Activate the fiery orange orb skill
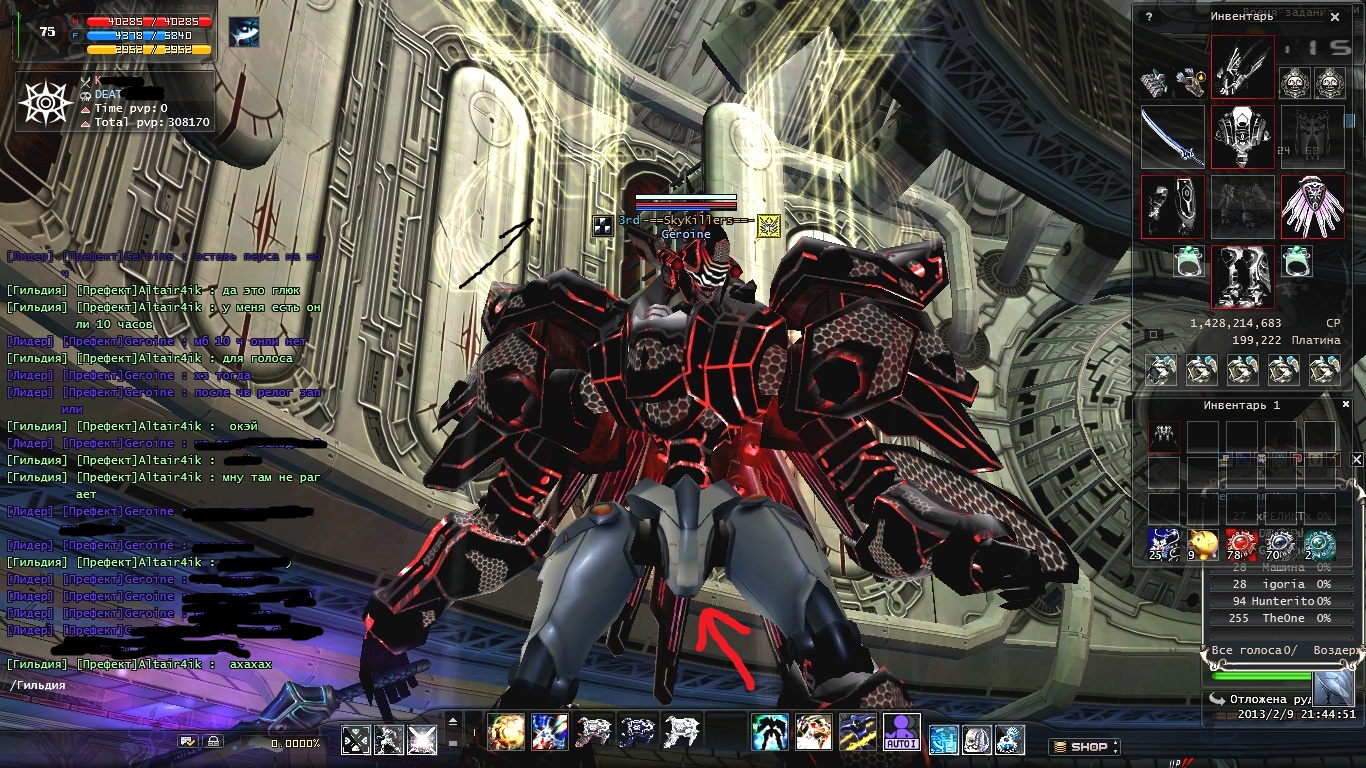Image resolution: width=1366 pixels, height=768 pixels. coord(506,732)
